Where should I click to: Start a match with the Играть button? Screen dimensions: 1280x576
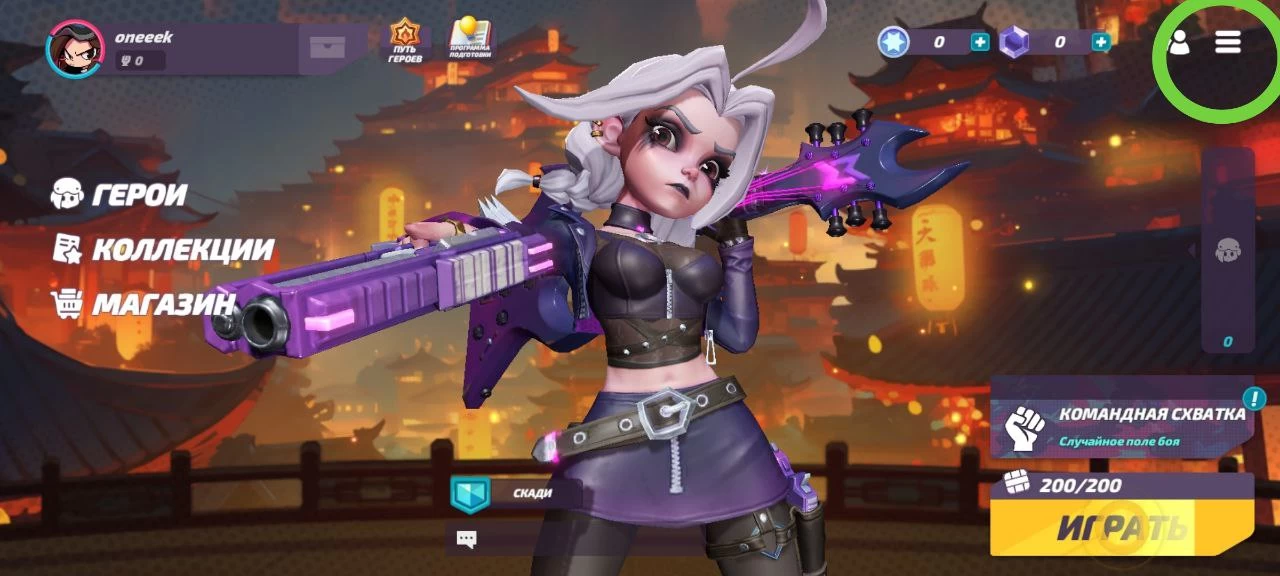click(x=1121, y=528)
